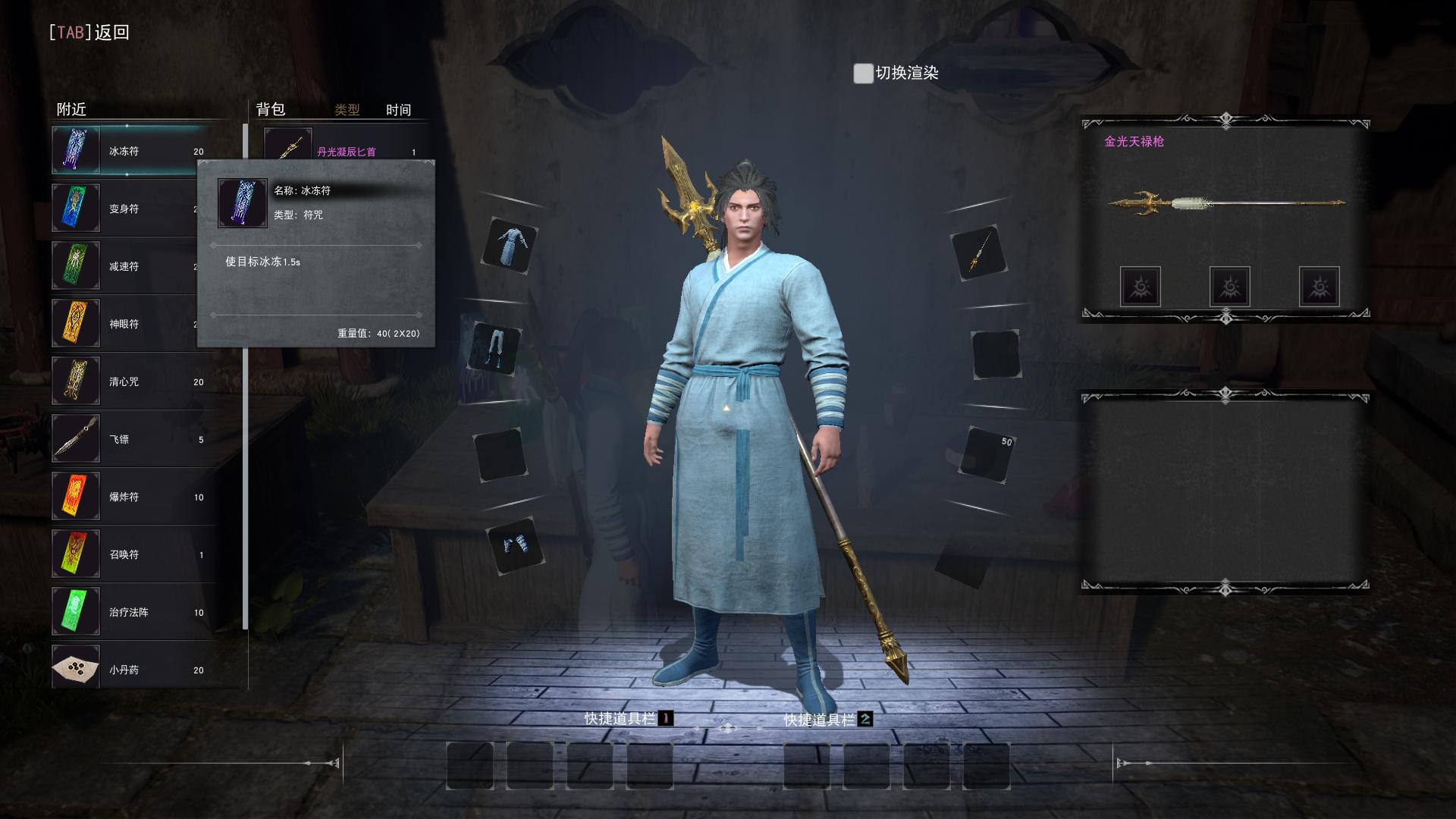Open the first gem socket of 金光天禄枪
Screen dimensions: 1456x819
pyautogui.click(x=1140, y=287)
